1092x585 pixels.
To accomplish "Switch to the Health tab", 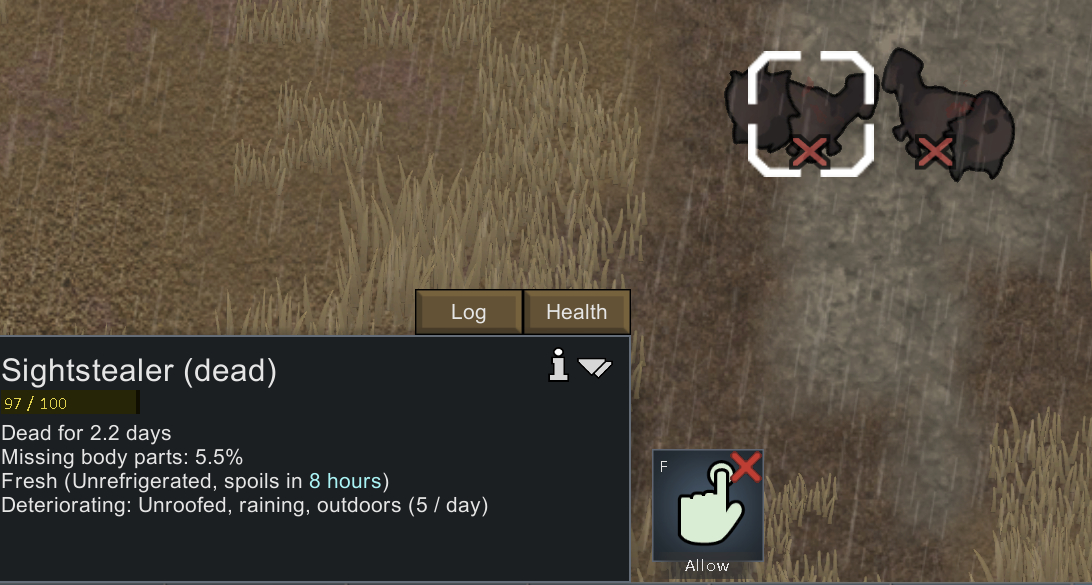I will [x=576, y=312].
